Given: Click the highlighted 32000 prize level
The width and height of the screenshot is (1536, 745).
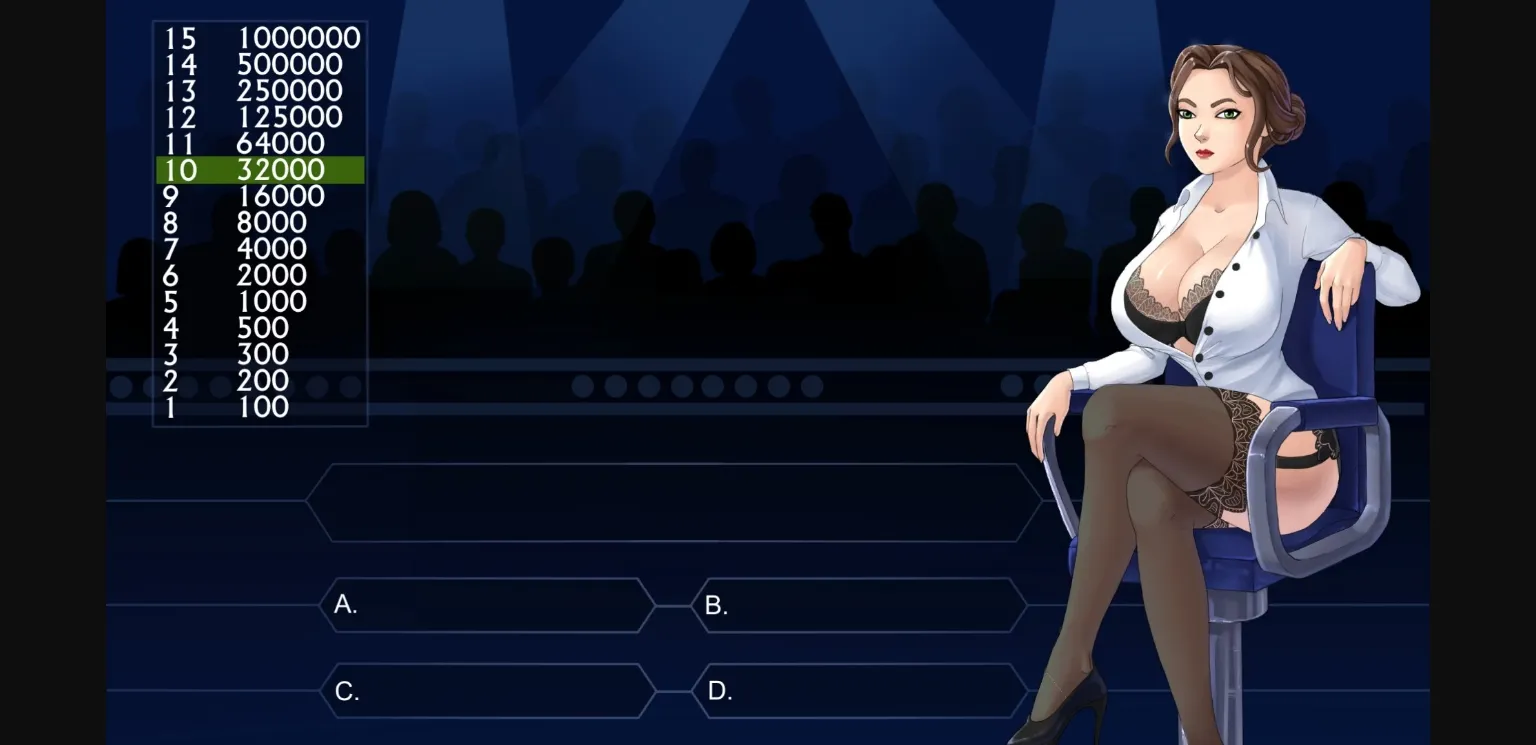Looking at the screenshot, I should [x=258, y=170].
